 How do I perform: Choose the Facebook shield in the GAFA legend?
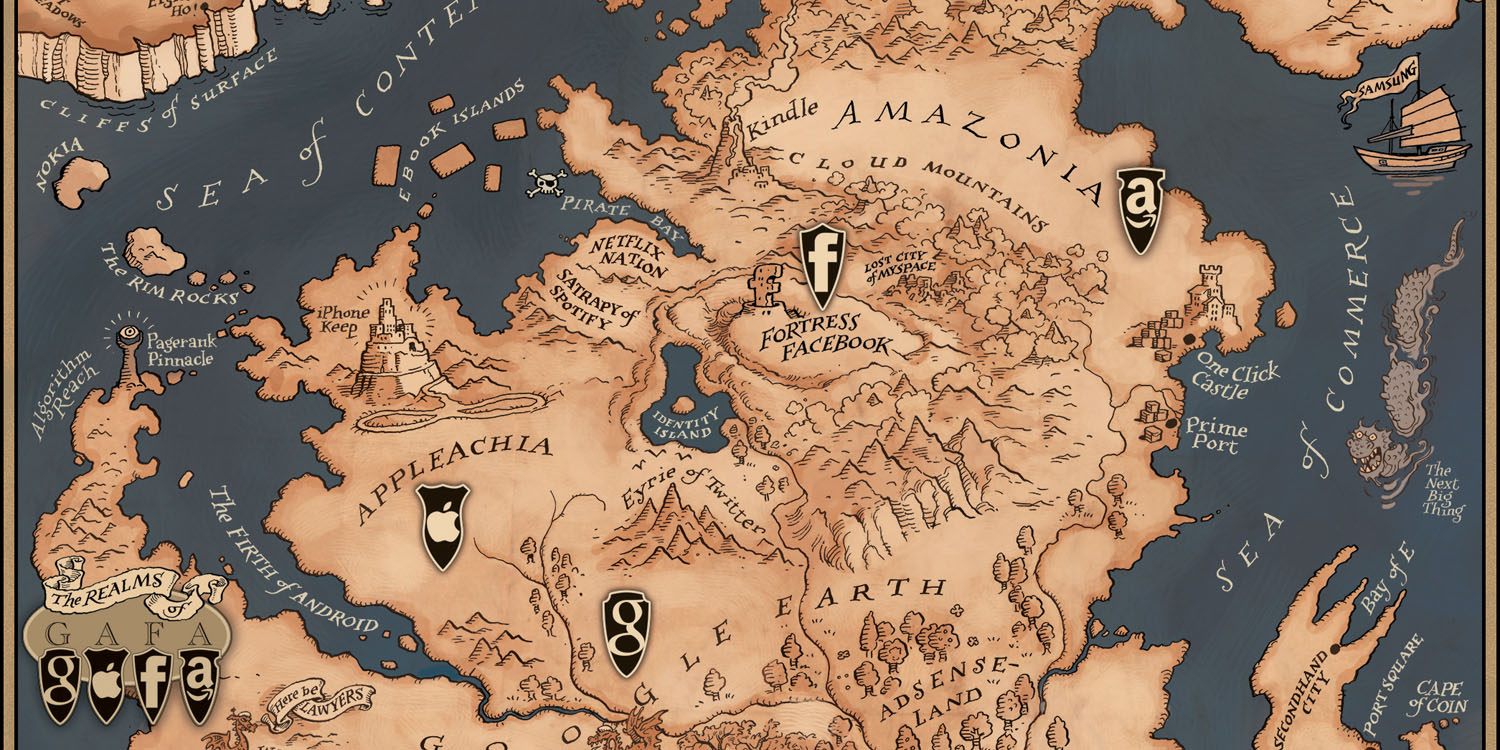tap(153, 683)
